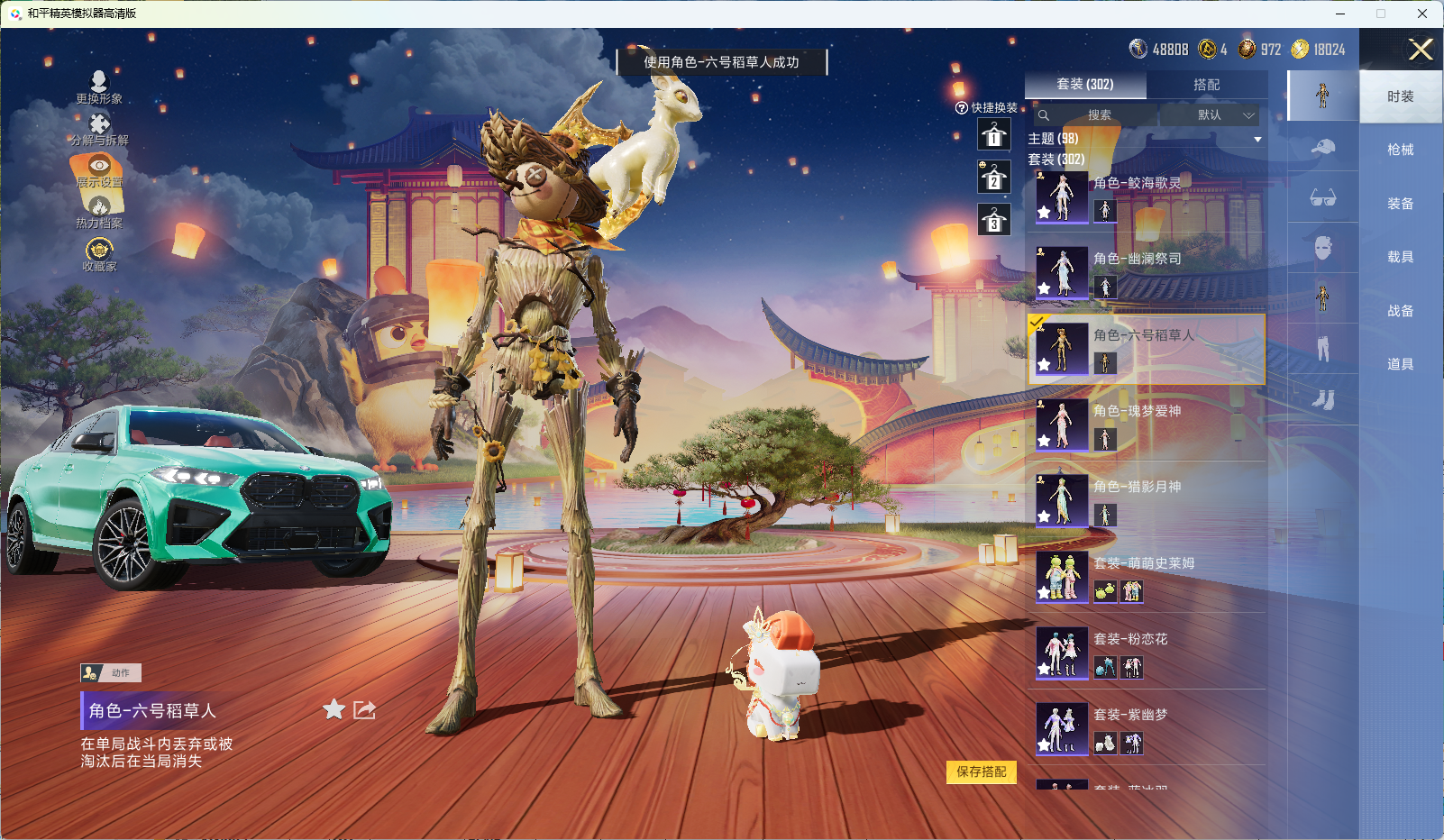This screenshot has width=1444, height=840.
Task: Close the wardrobe screen with the X
Action: pyautogui.click(x=1421, y=50)
